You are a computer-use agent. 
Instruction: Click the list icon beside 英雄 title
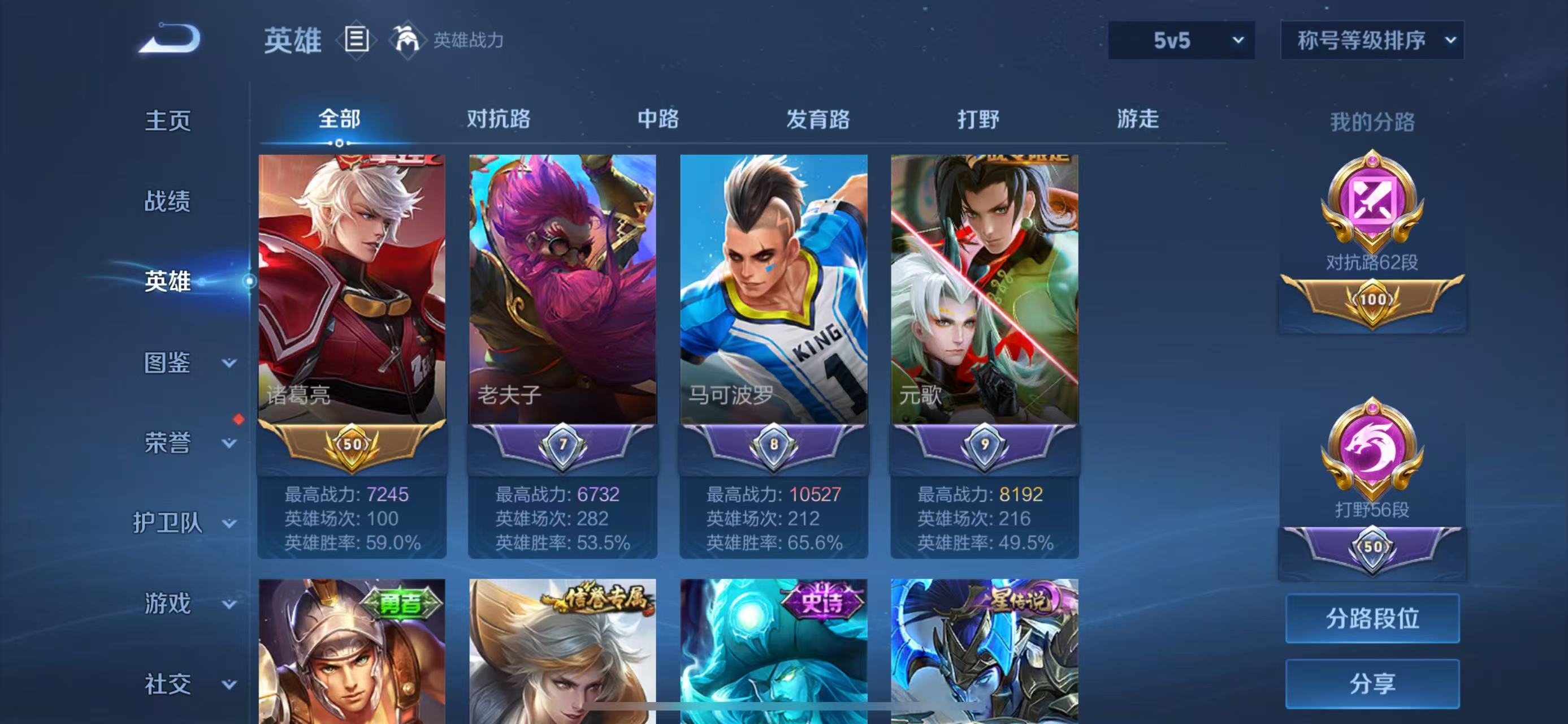tap(357, 41)
